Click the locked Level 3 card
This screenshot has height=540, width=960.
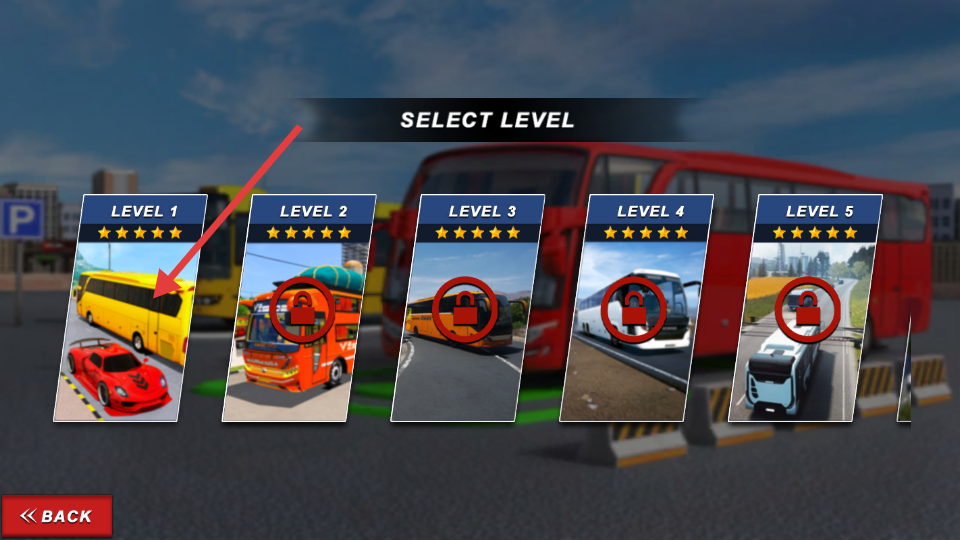coord(467,310)
